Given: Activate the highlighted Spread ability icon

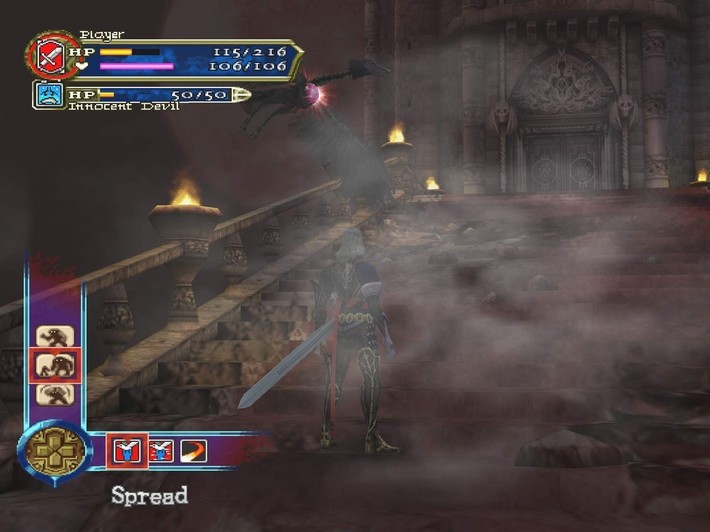Looking at the screenshot, I should click(127, 452).
